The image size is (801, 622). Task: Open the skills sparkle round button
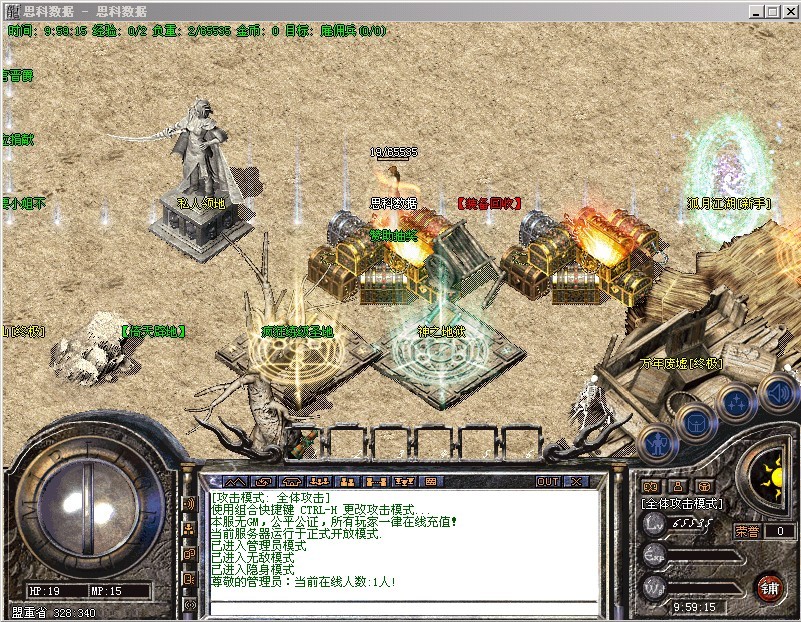point(735,403)
